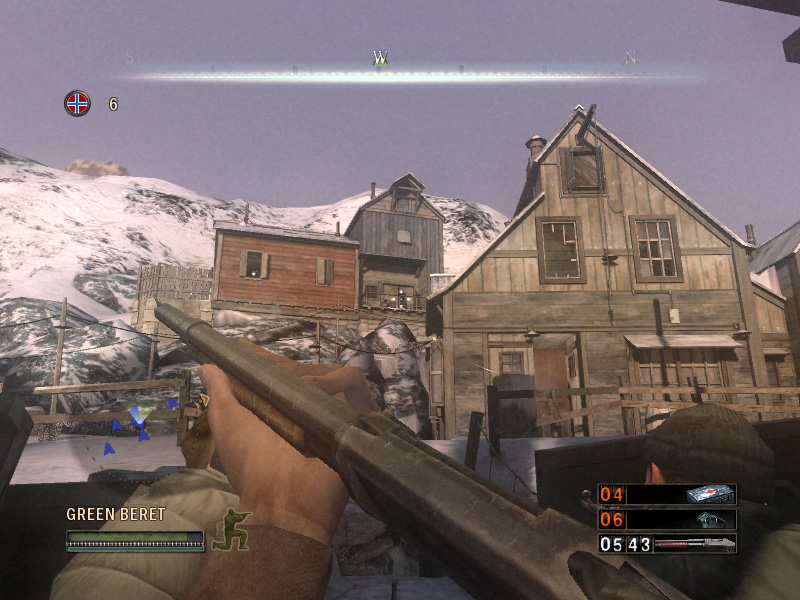This screenshot has height=600, width=800.
Task: Select the shotgun weapon icon
Action: click(696, 544)
